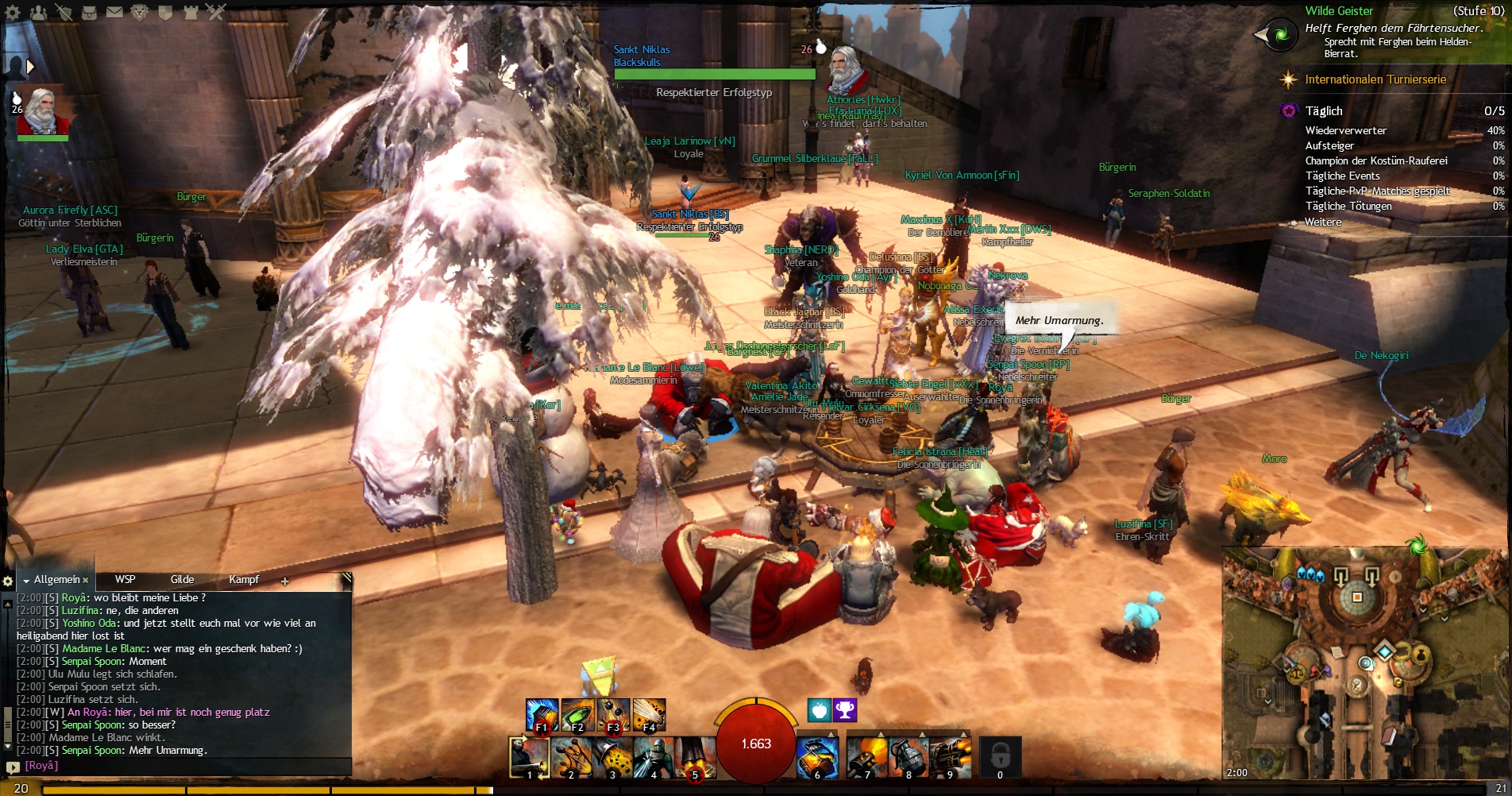The width and height of the screenshot is (1512, 796).
Task: Open the inventory bag icon
Action: (x=89, y=12)
